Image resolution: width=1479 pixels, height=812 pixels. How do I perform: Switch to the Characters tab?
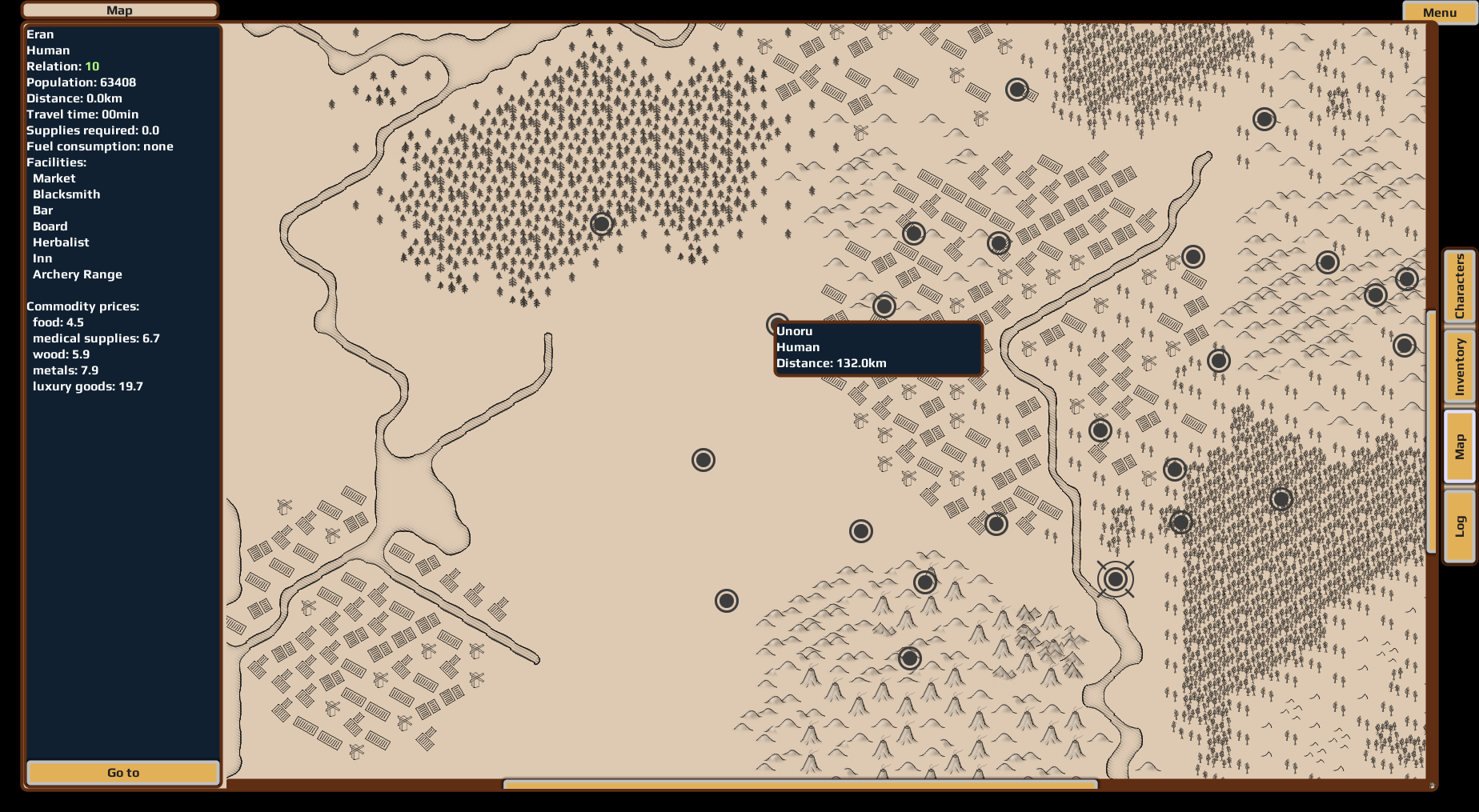pos(1459,286)
